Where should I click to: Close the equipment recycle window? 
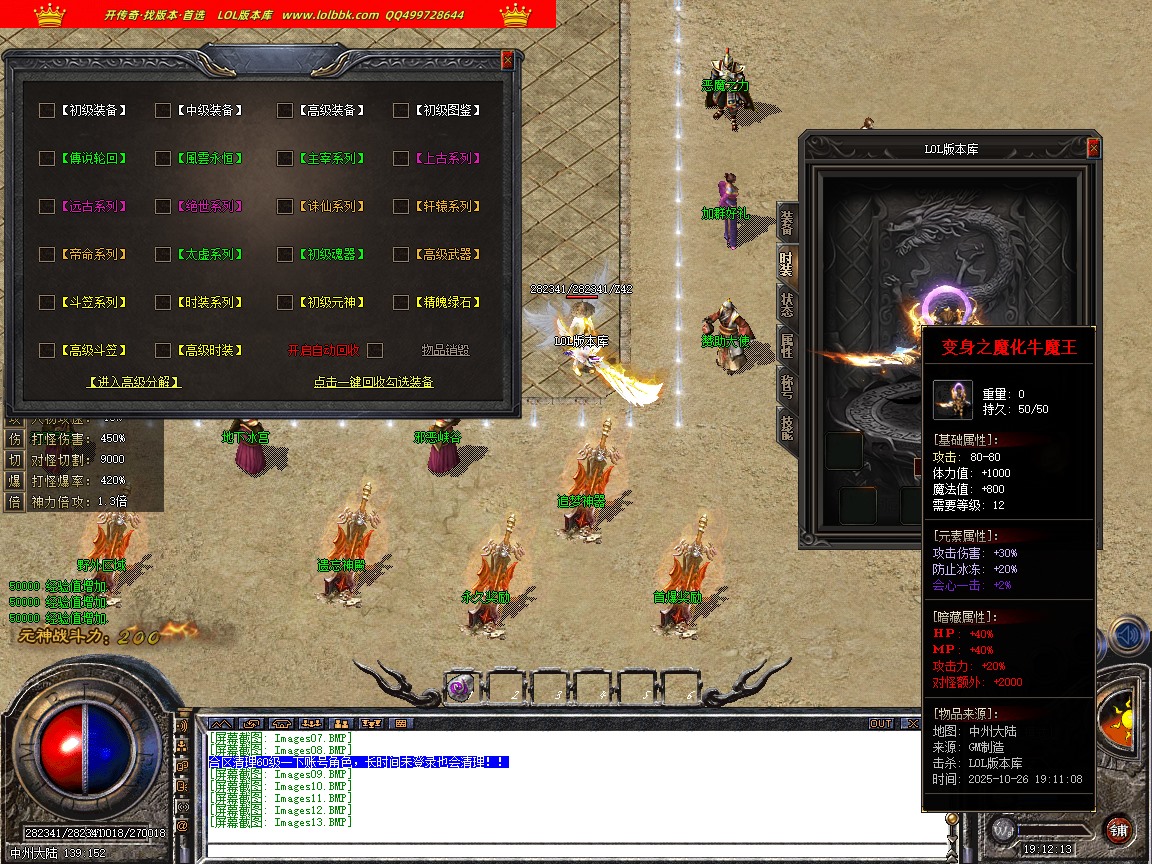[507, 60]
